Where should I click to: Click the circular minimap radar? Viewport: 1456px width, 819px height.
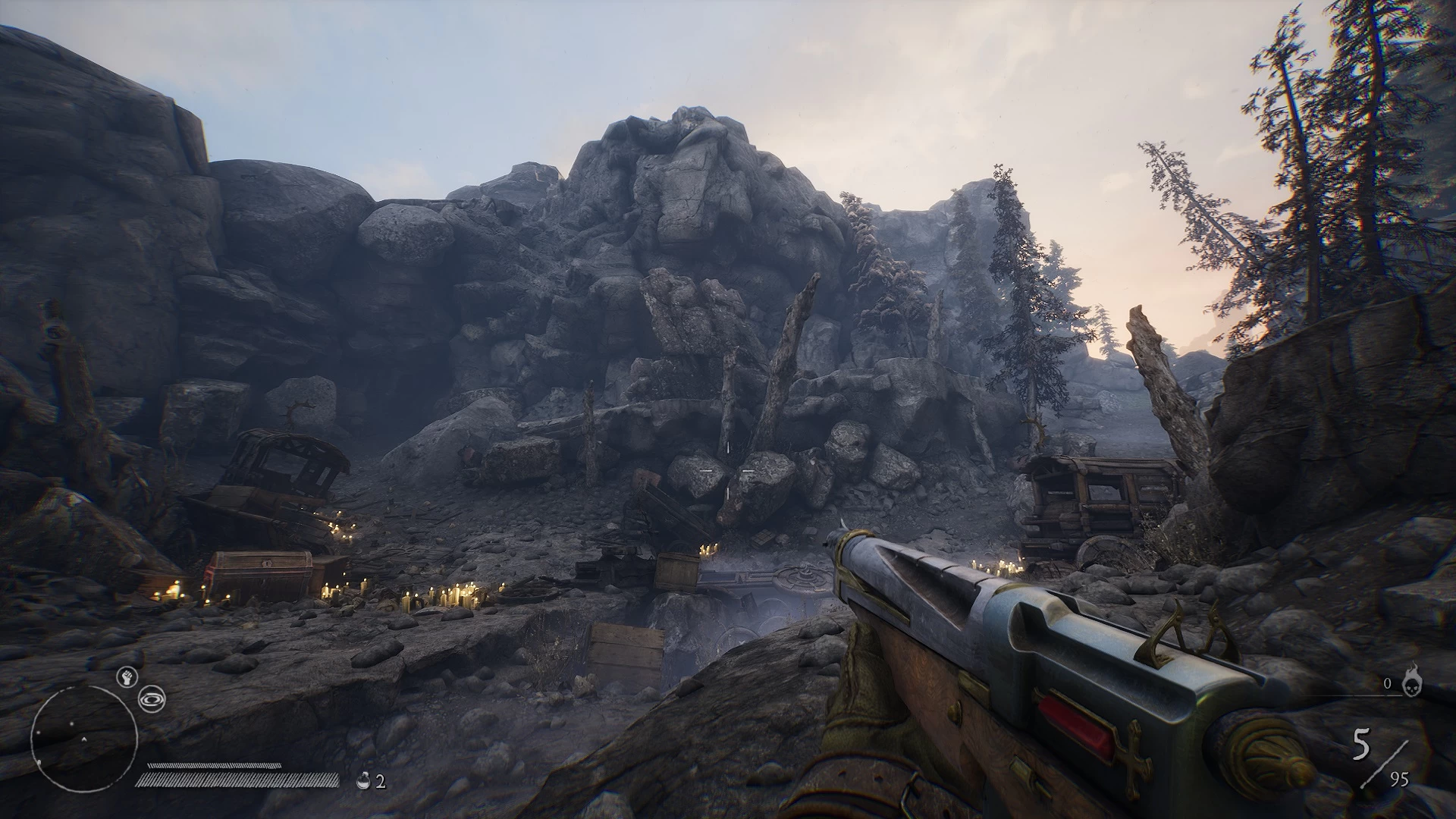84,739
